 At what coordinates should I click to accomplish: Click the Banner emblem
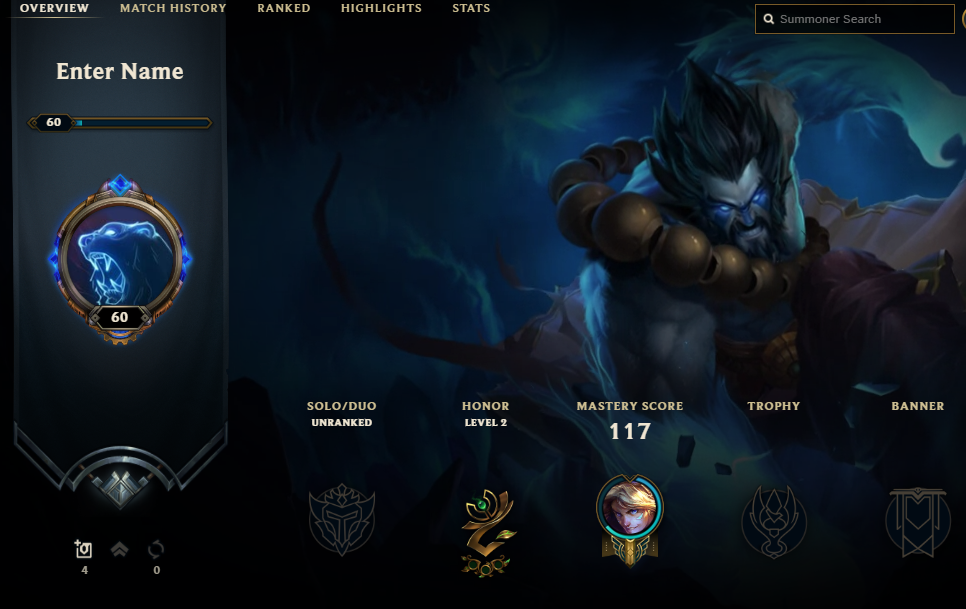click(917, 521)
